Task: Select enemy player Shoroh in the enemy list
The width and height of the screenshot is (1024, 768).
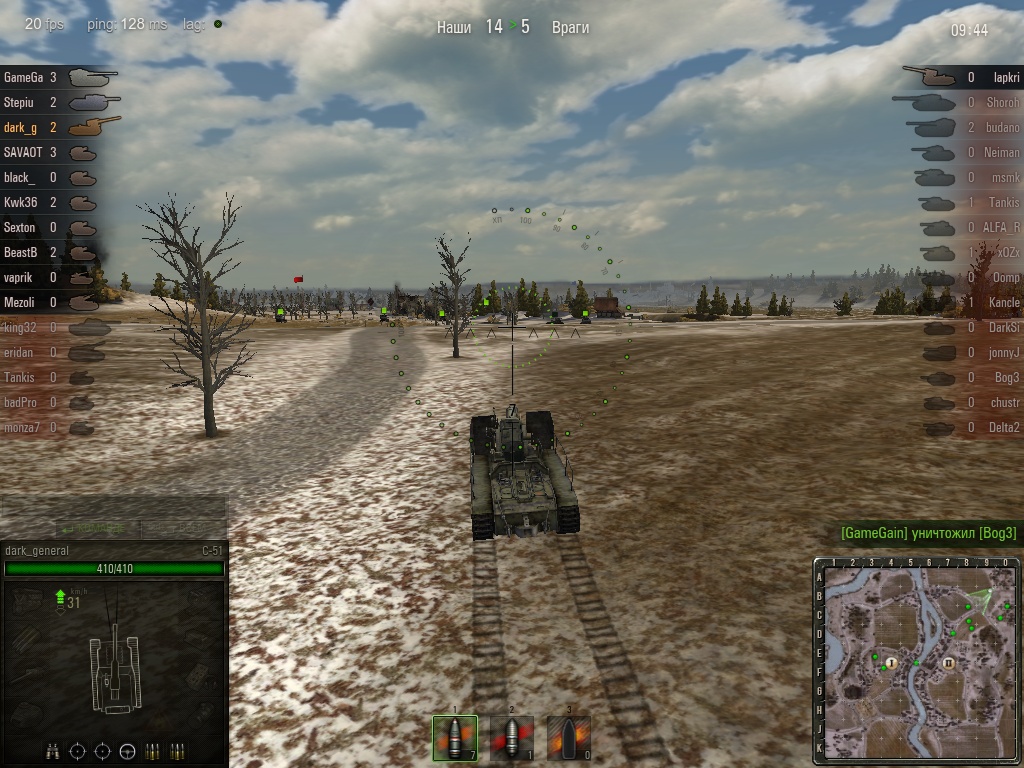Action: click(x=990, y=102)
